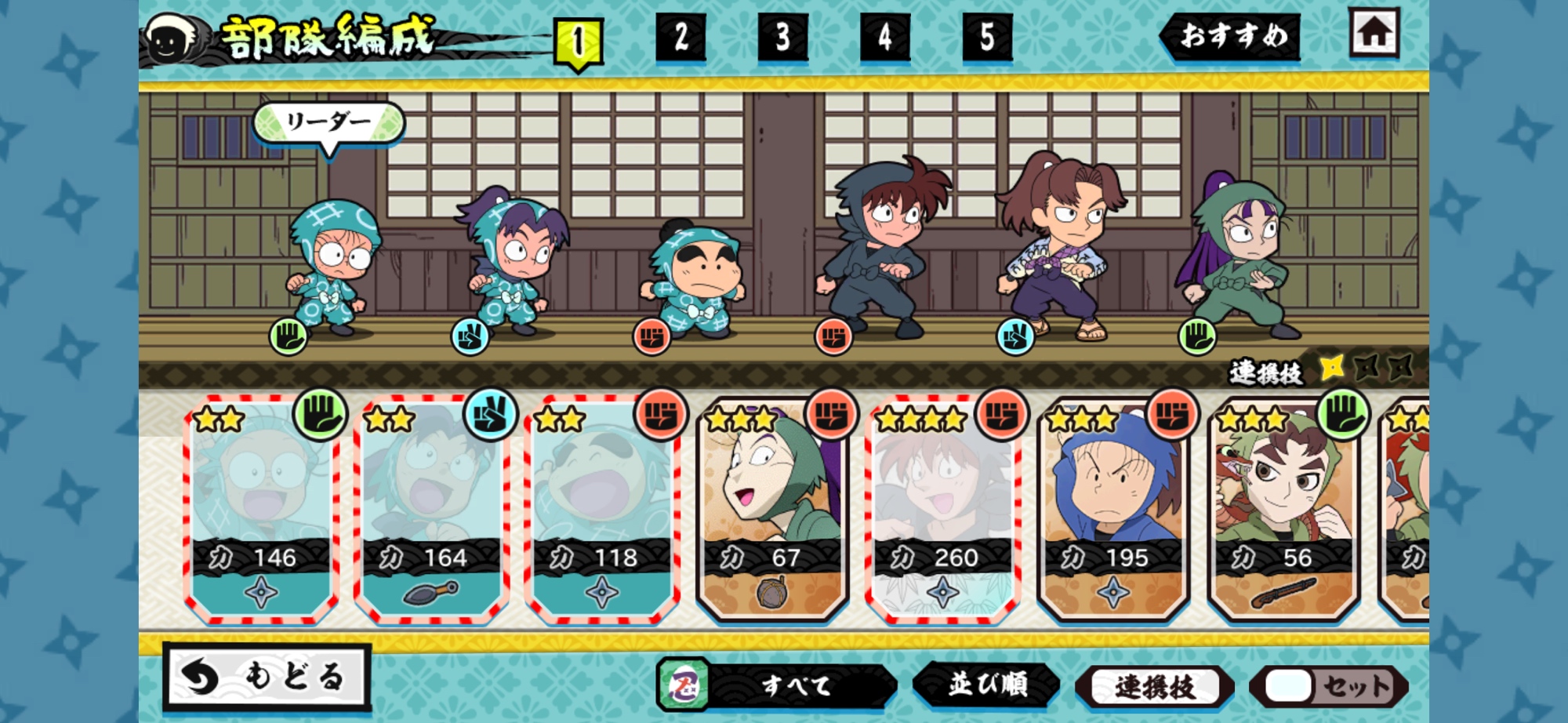Switch to party tab 3

click(782, 37)
